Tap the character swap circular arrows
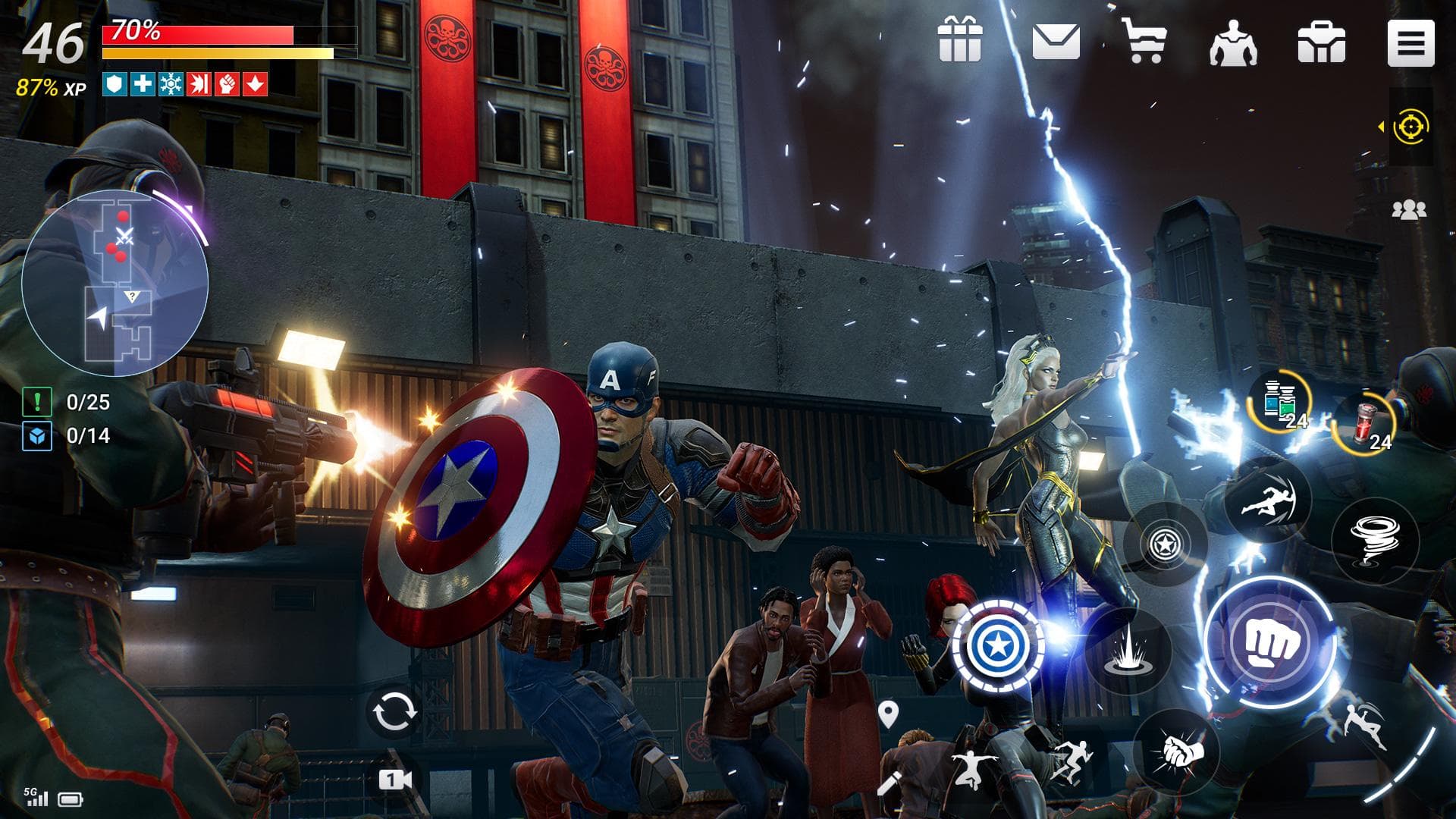 [393, 711]
